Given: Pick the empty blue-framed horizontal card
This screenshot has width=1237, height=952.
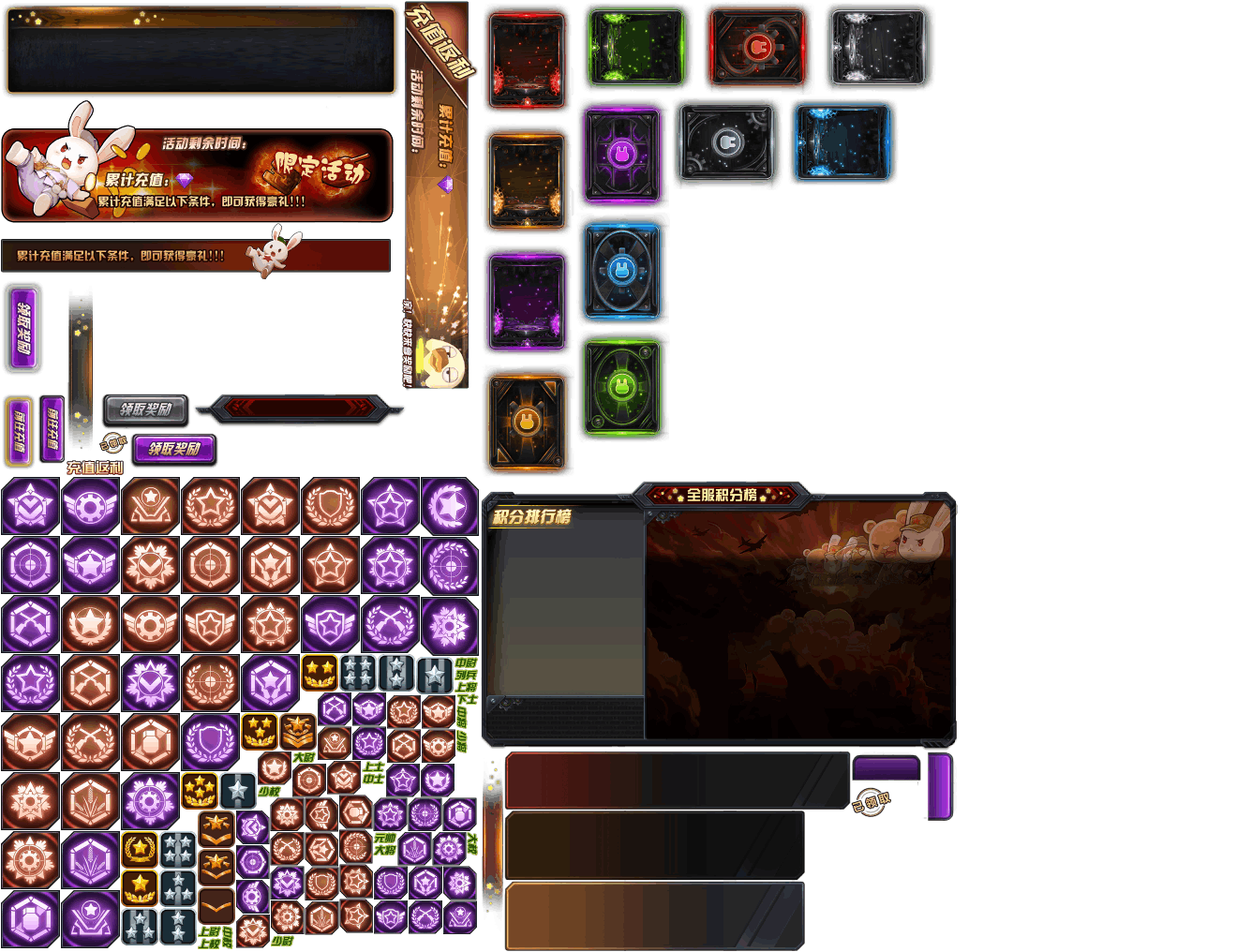Looking at the screenshot, I should [842, 142].
